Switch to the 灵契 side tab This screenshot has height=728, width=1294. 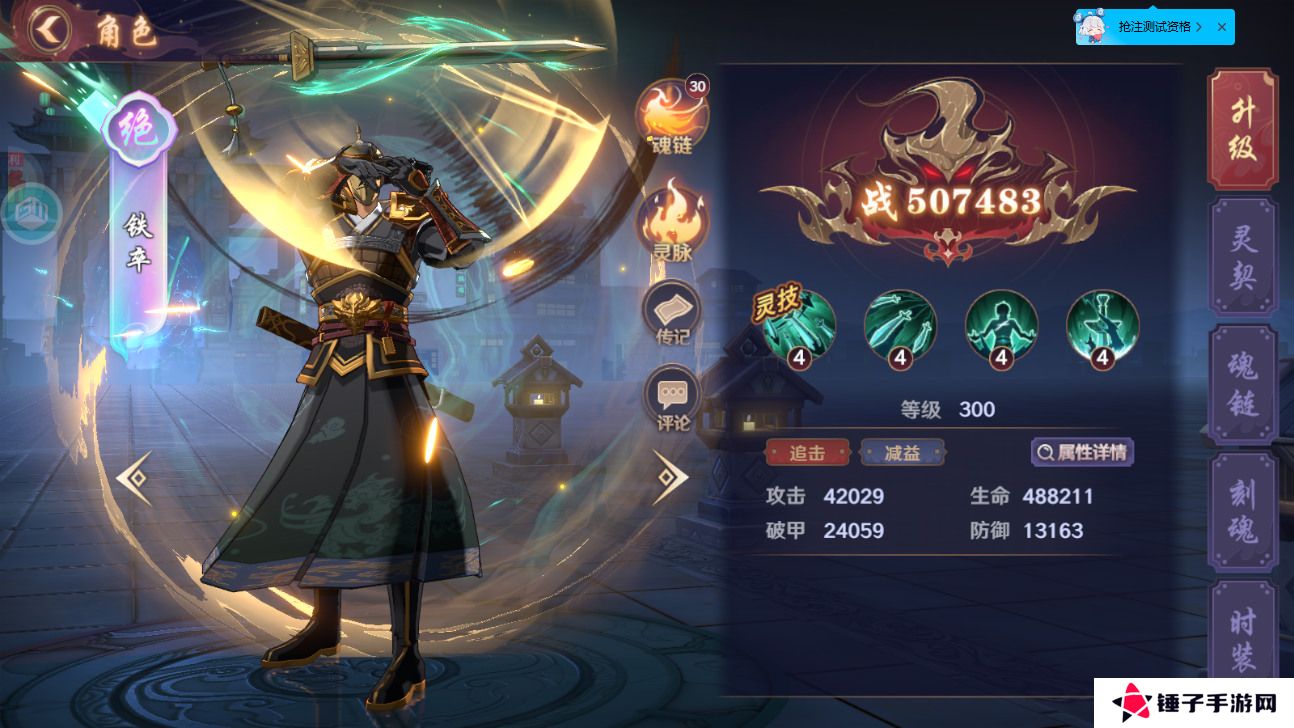coord(1242,253)
